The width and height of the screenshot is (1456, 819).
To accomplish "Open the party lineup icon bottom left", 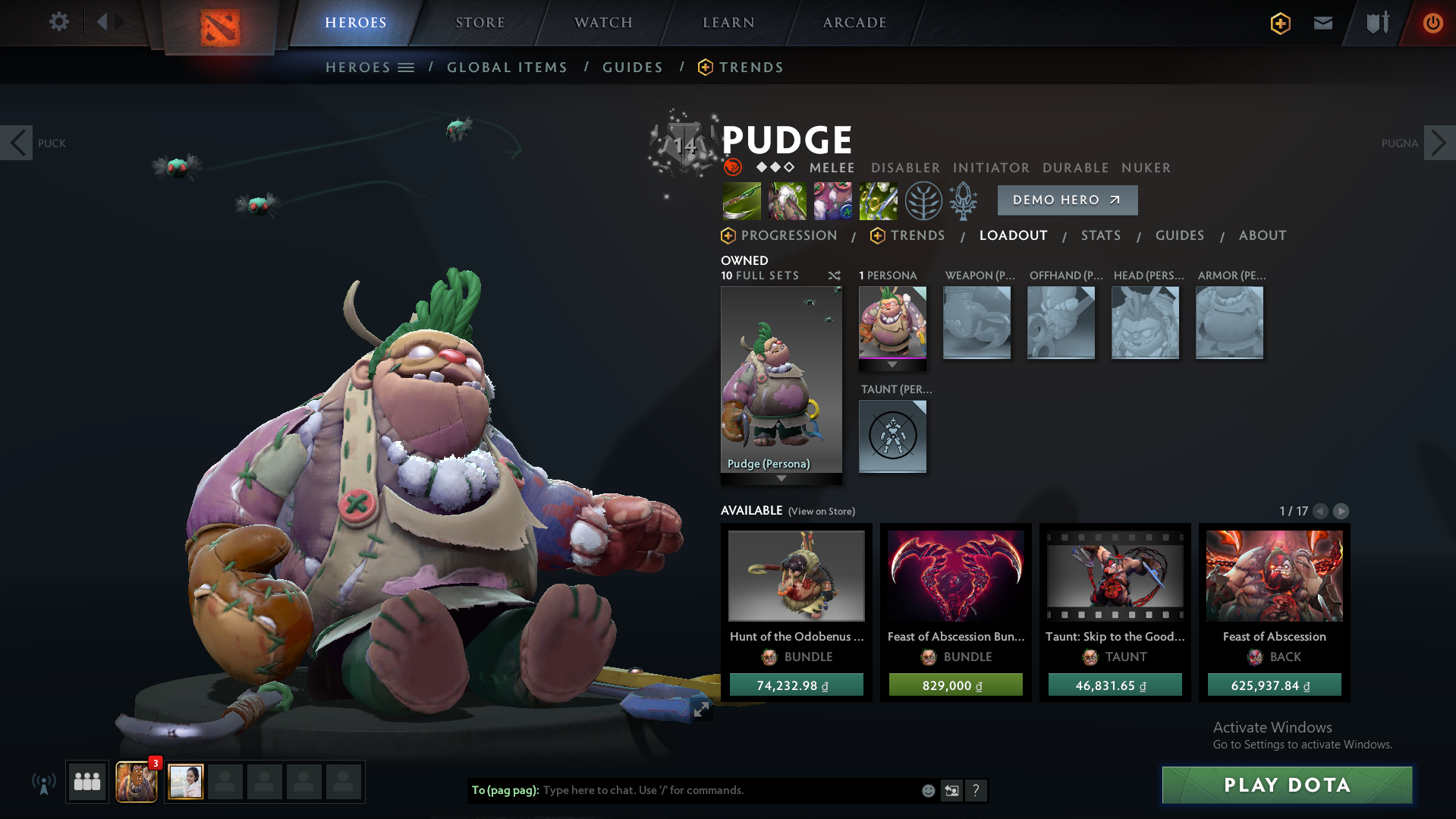I will [86, 781].
